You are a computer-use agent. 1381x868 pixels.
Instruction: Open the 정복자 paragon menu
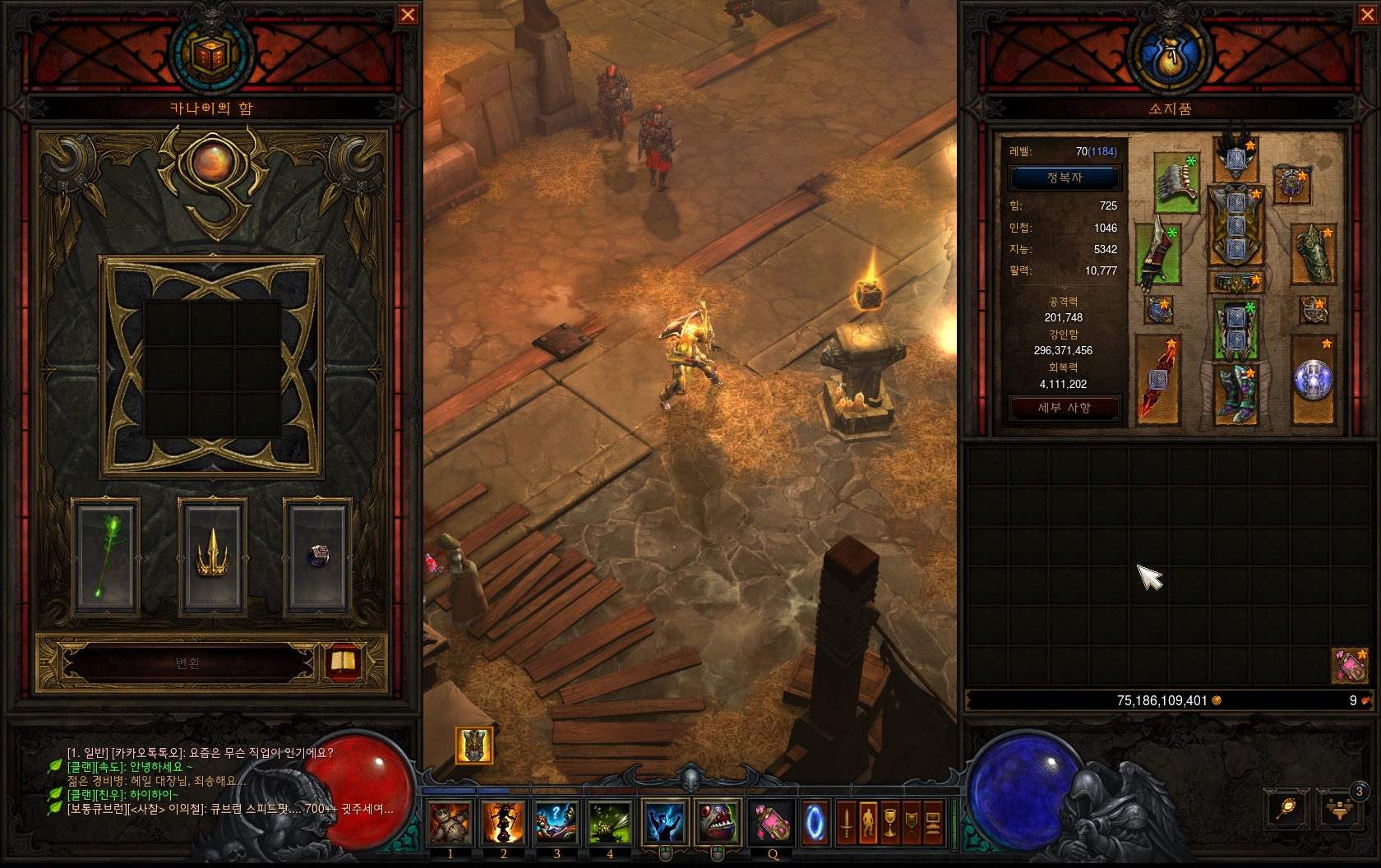[x=1065, y=178]
